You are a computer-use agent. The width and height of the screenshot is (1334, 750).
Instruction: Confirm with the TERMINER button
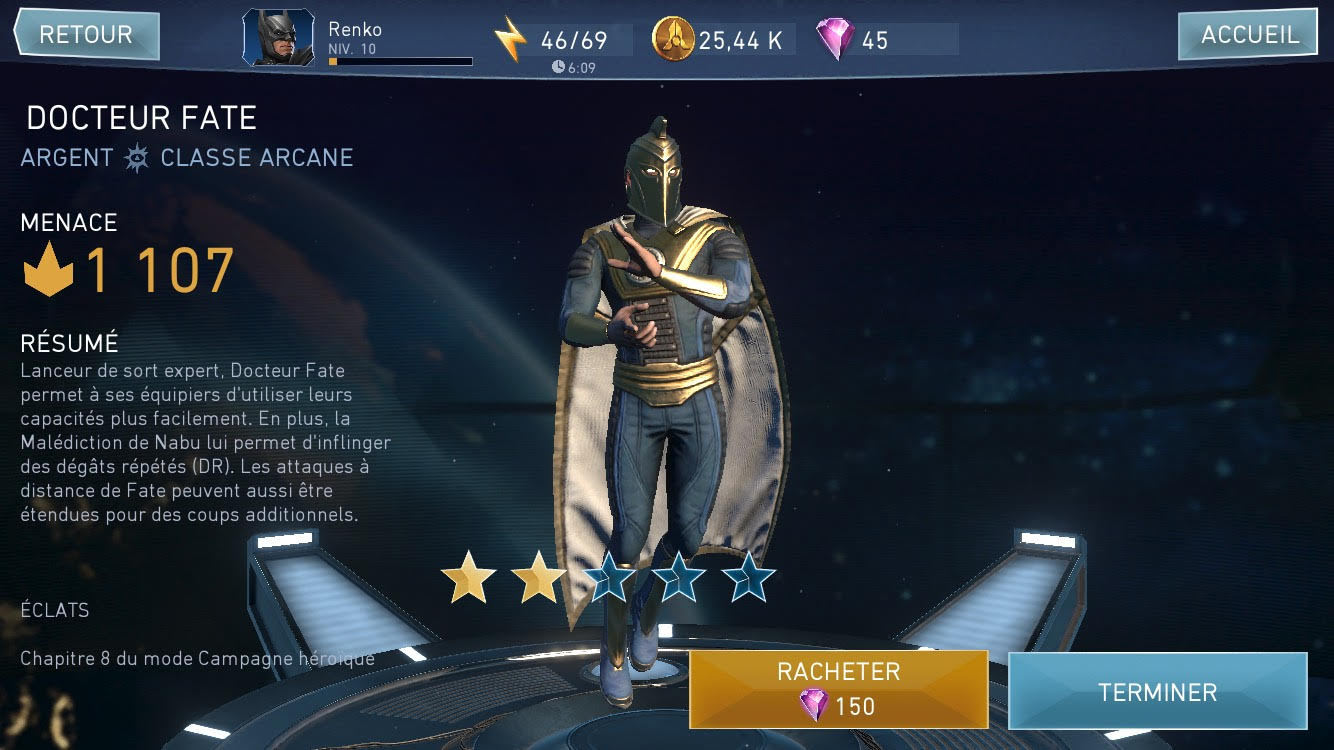click(1157, 691)
